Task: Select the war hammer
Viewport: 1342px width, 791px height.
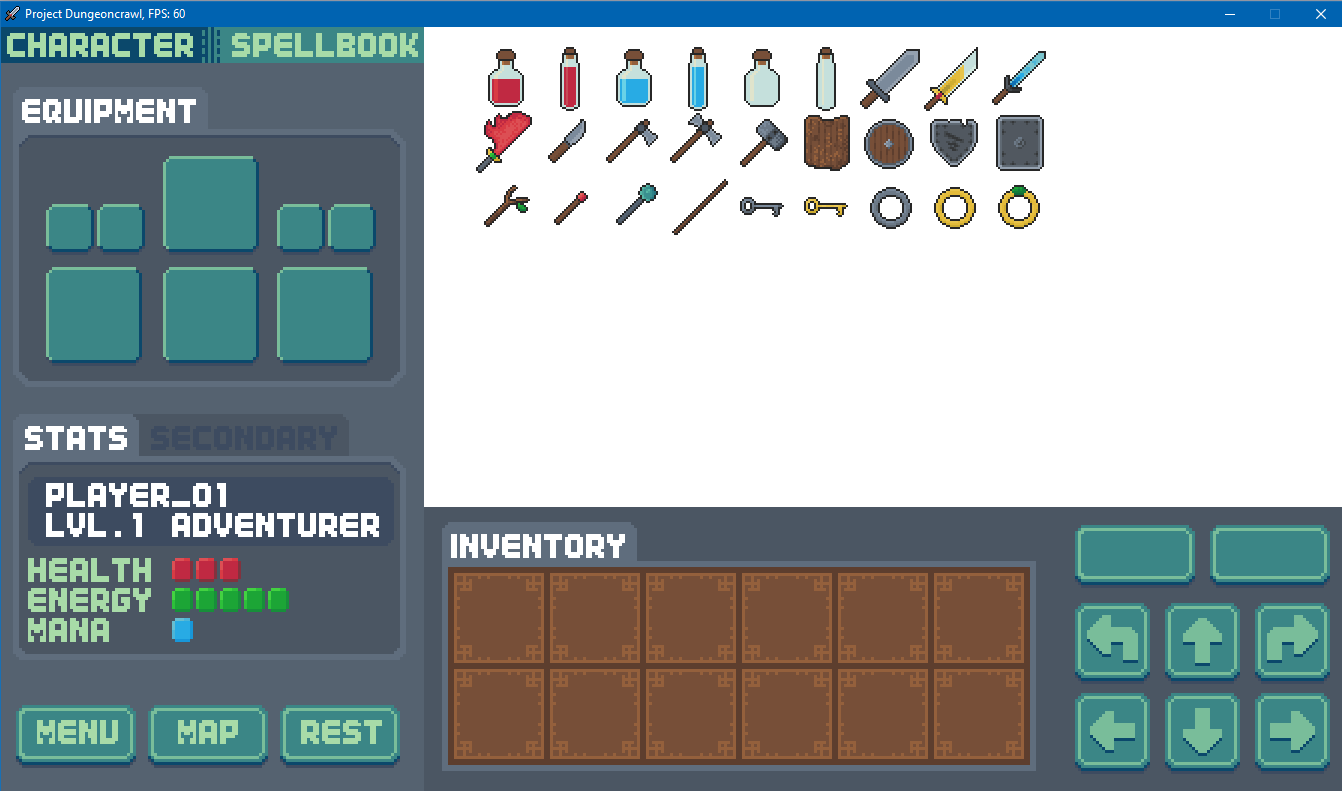Action: point(763,143)
